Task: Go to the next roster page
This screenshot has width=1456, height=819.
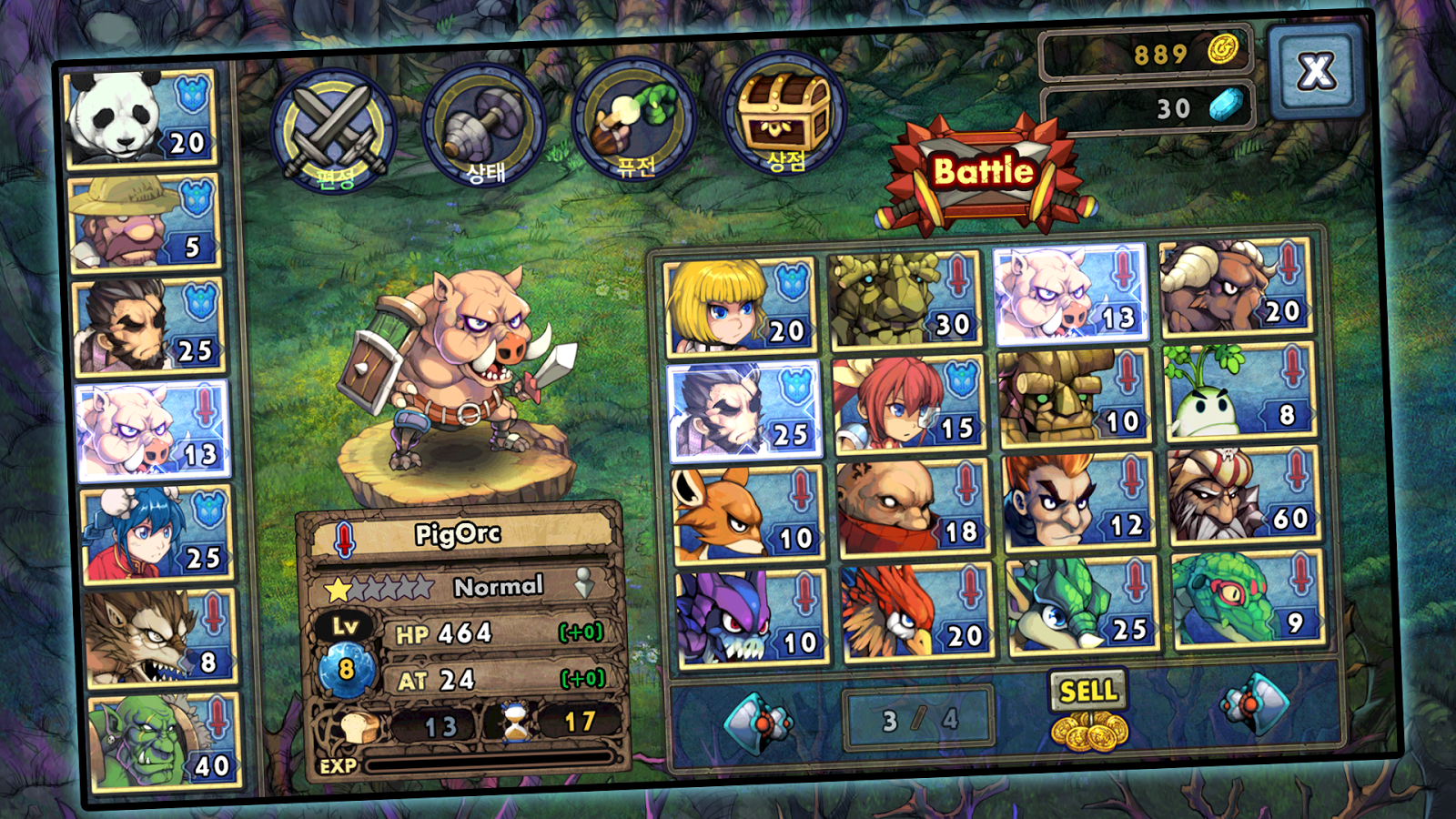Action: (1256, 704)
